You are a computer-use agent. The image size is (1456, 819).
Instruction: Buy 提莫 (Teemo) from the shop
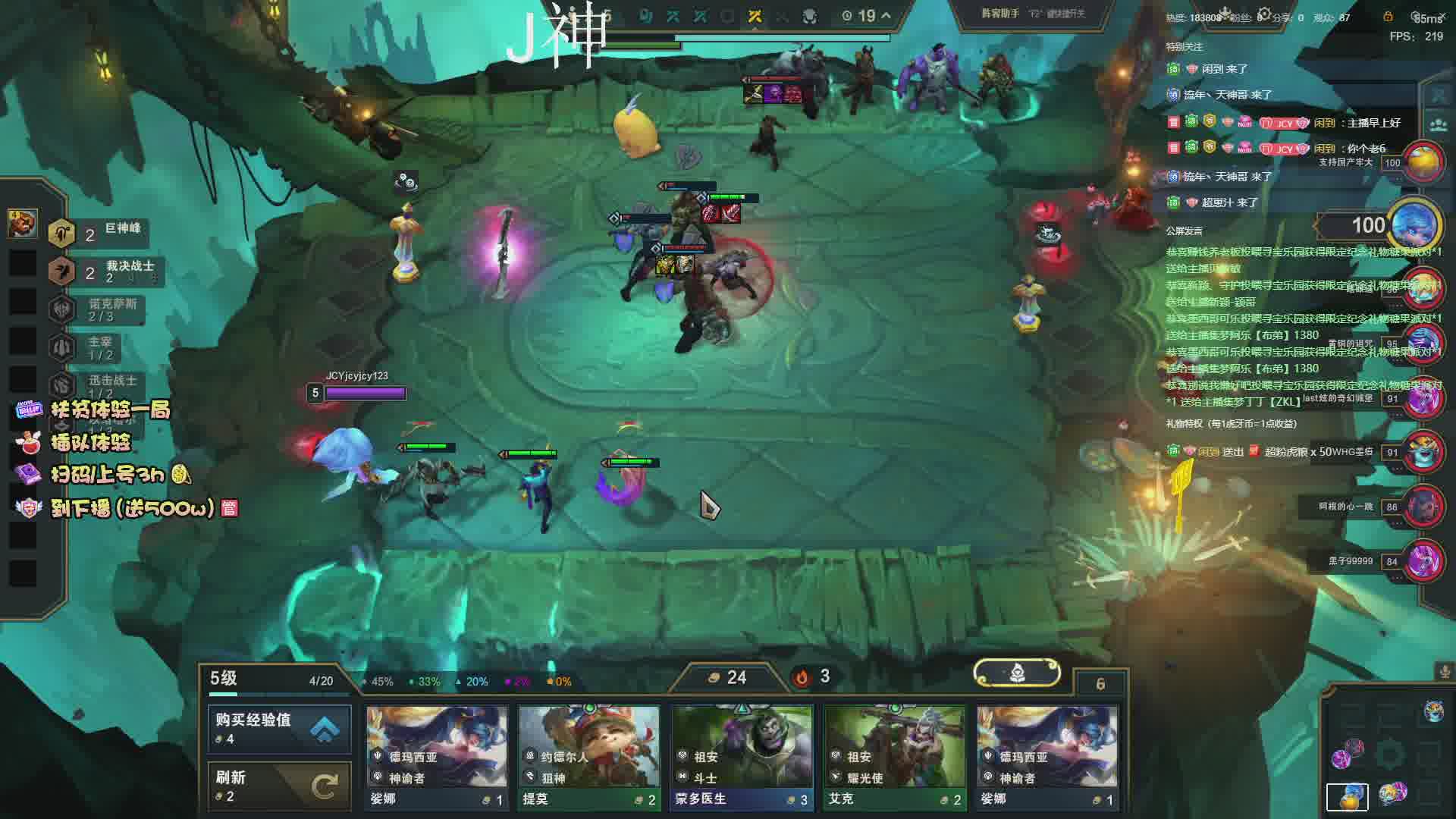coord(588,757)
